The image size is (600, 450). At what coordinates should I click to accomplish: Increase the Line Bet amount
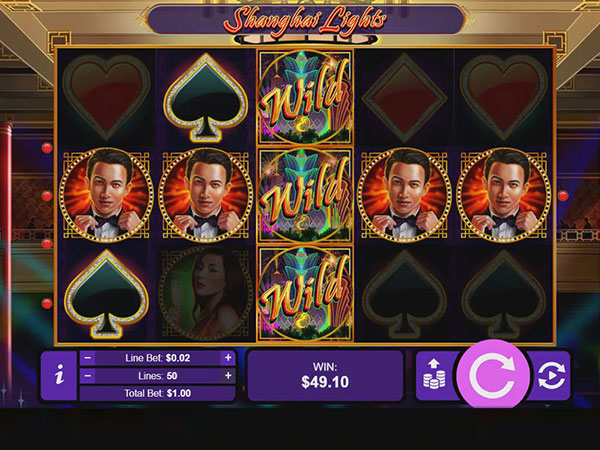point(228,358)
